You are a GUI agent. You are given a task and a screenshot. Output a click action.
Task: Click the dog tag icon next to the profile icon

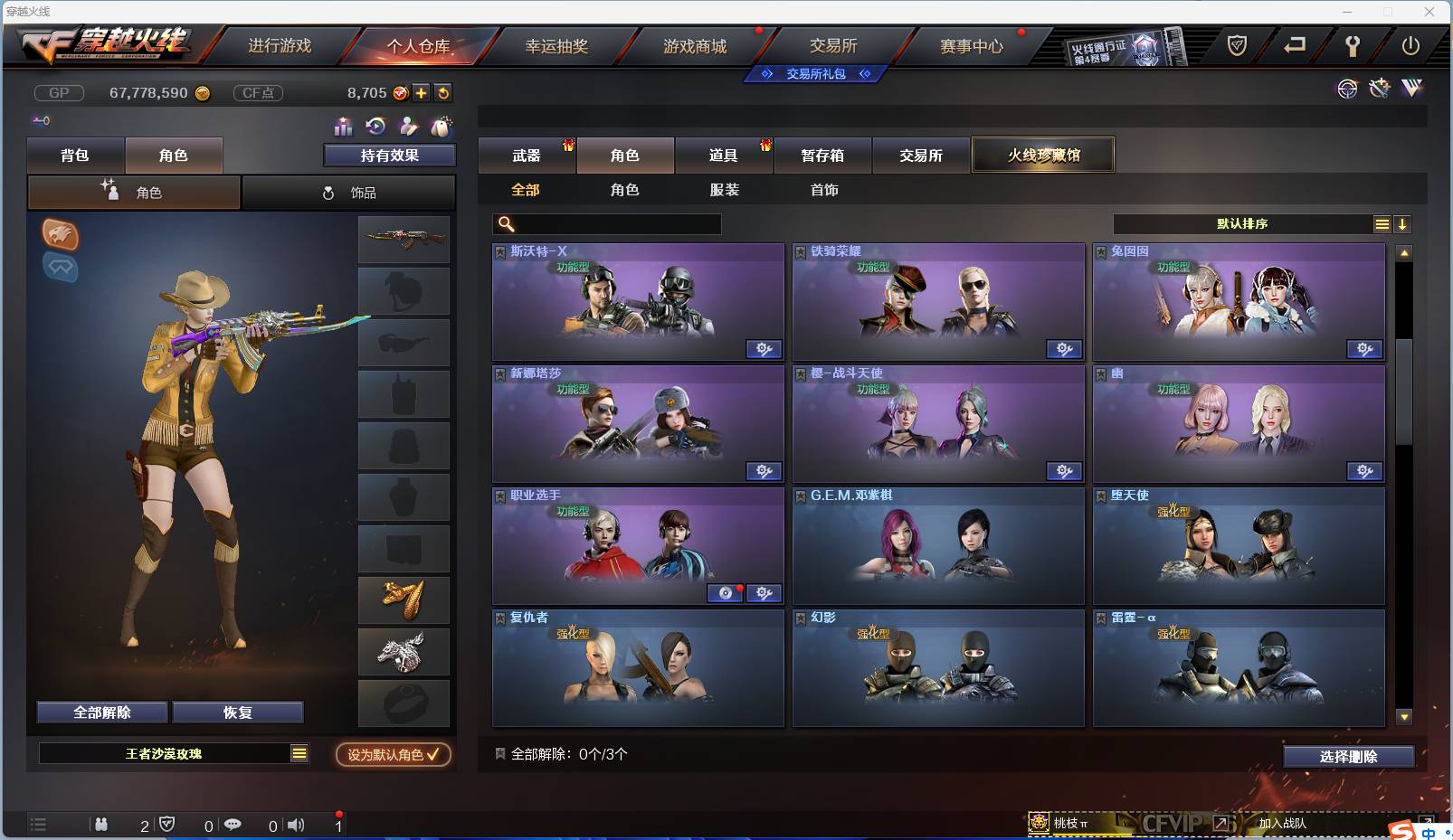(x=442, y=127)
